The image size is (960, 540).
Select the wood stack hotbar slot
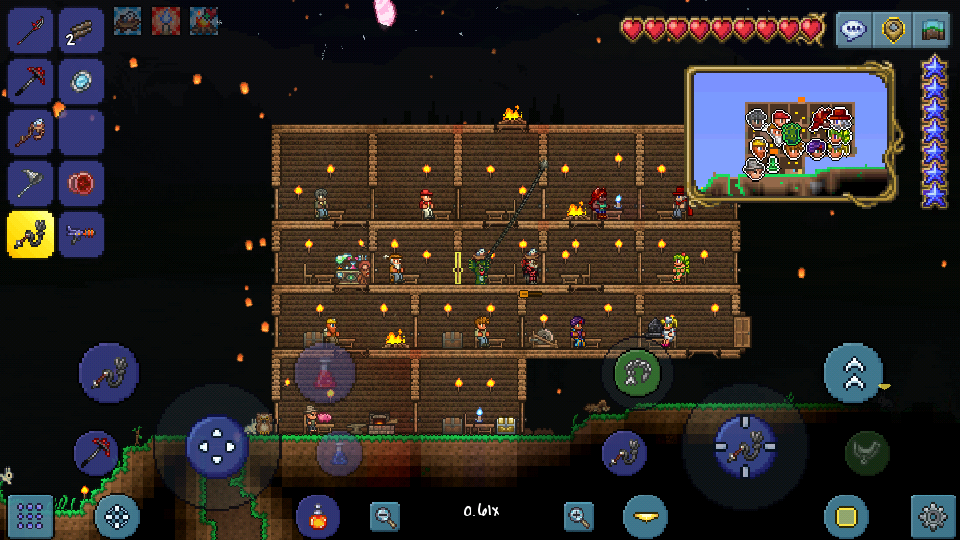pyautogui.click(x=81, y=30)
